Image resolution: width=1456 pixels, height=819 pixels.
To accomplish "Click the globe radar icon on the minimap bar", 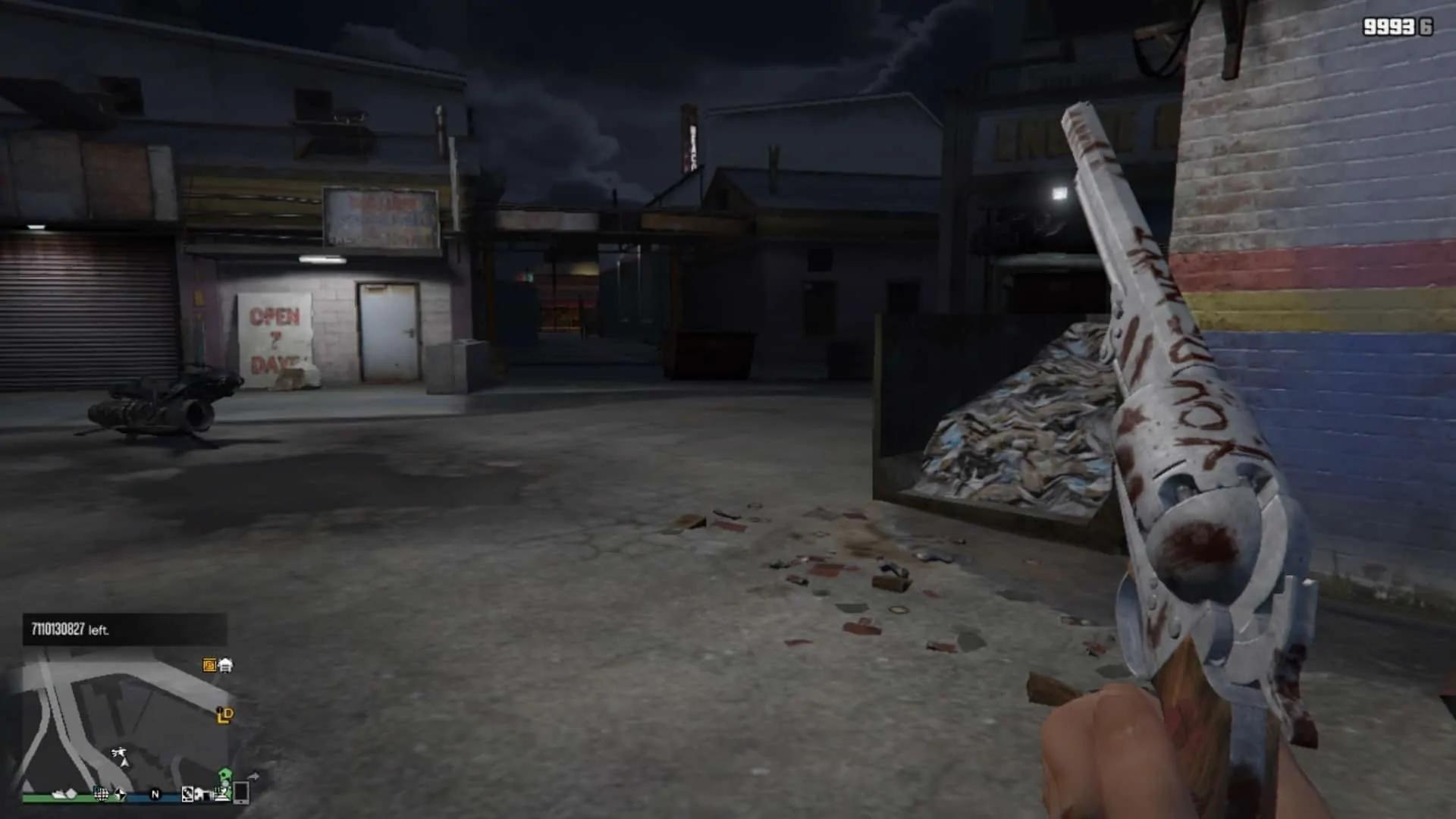I will (x=102, y=795).
